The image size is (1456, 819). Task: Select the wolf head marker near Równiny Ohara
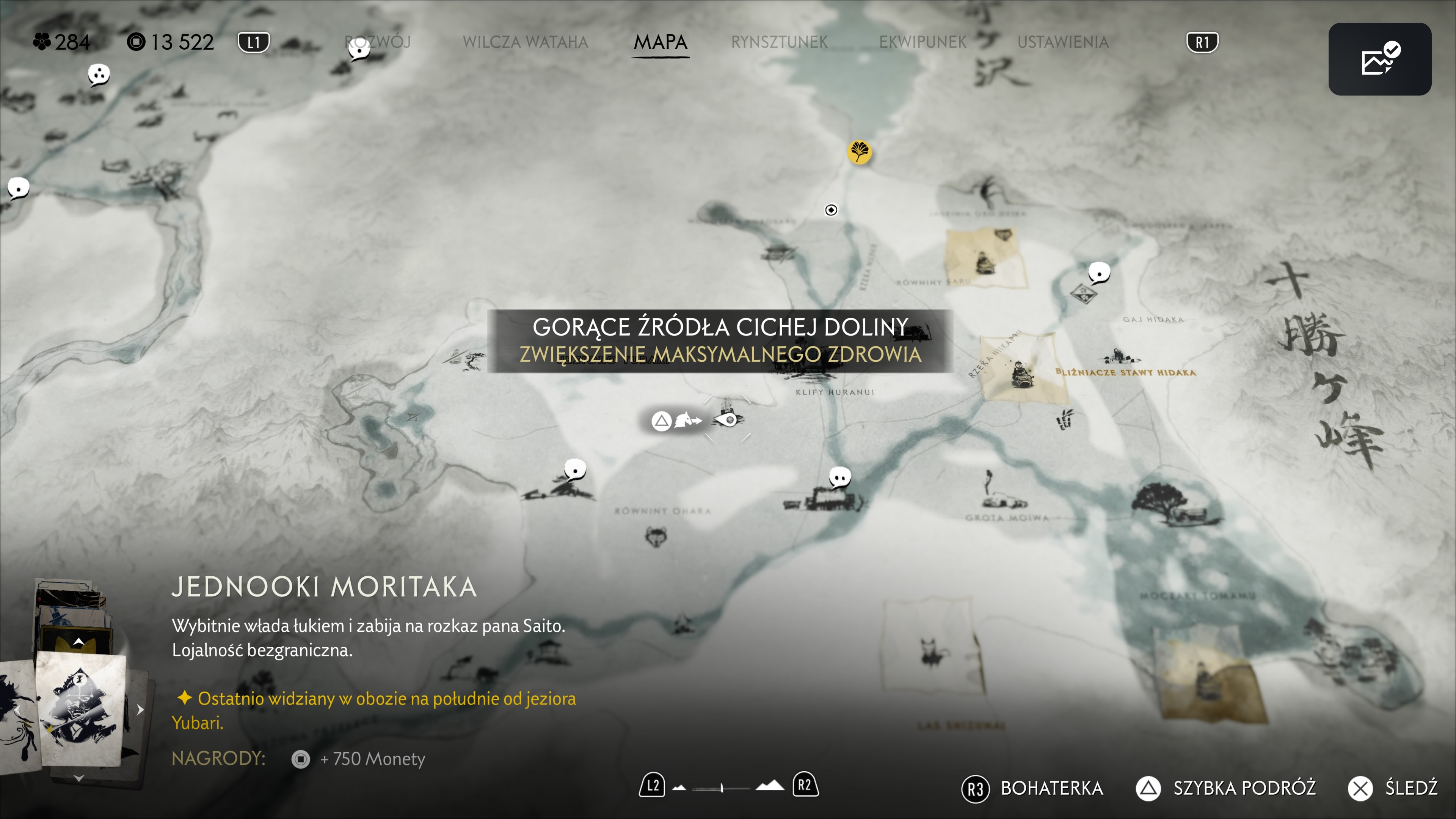click(x=656, y=536)
